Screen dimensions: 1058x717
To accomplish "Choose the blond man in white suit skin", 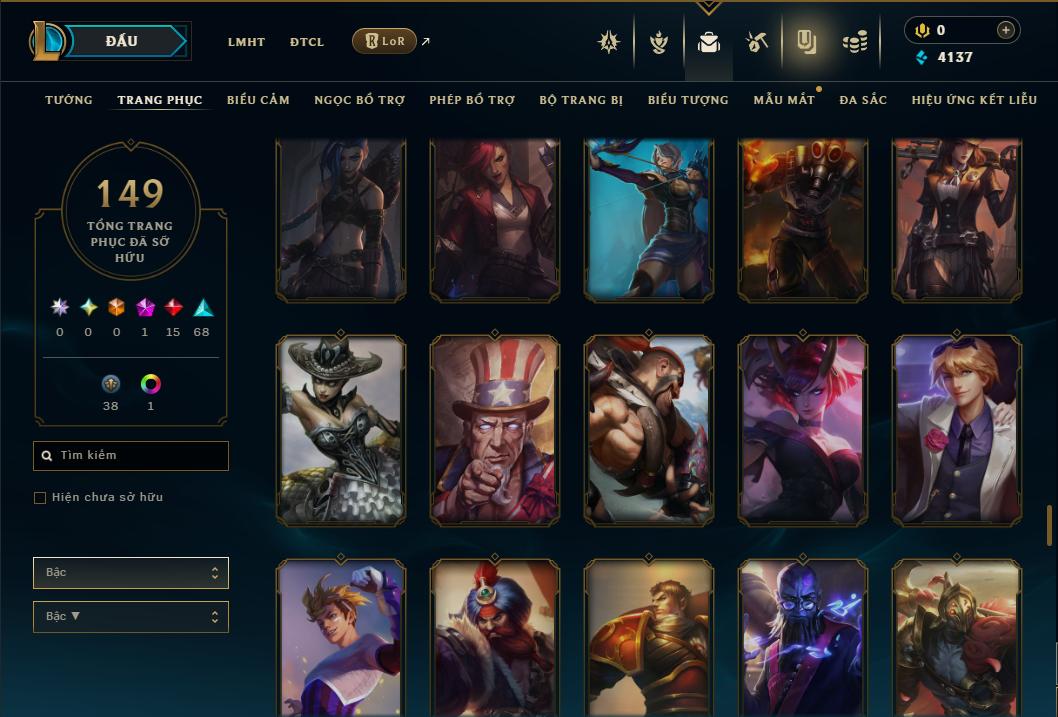I will tap(957, 430).
